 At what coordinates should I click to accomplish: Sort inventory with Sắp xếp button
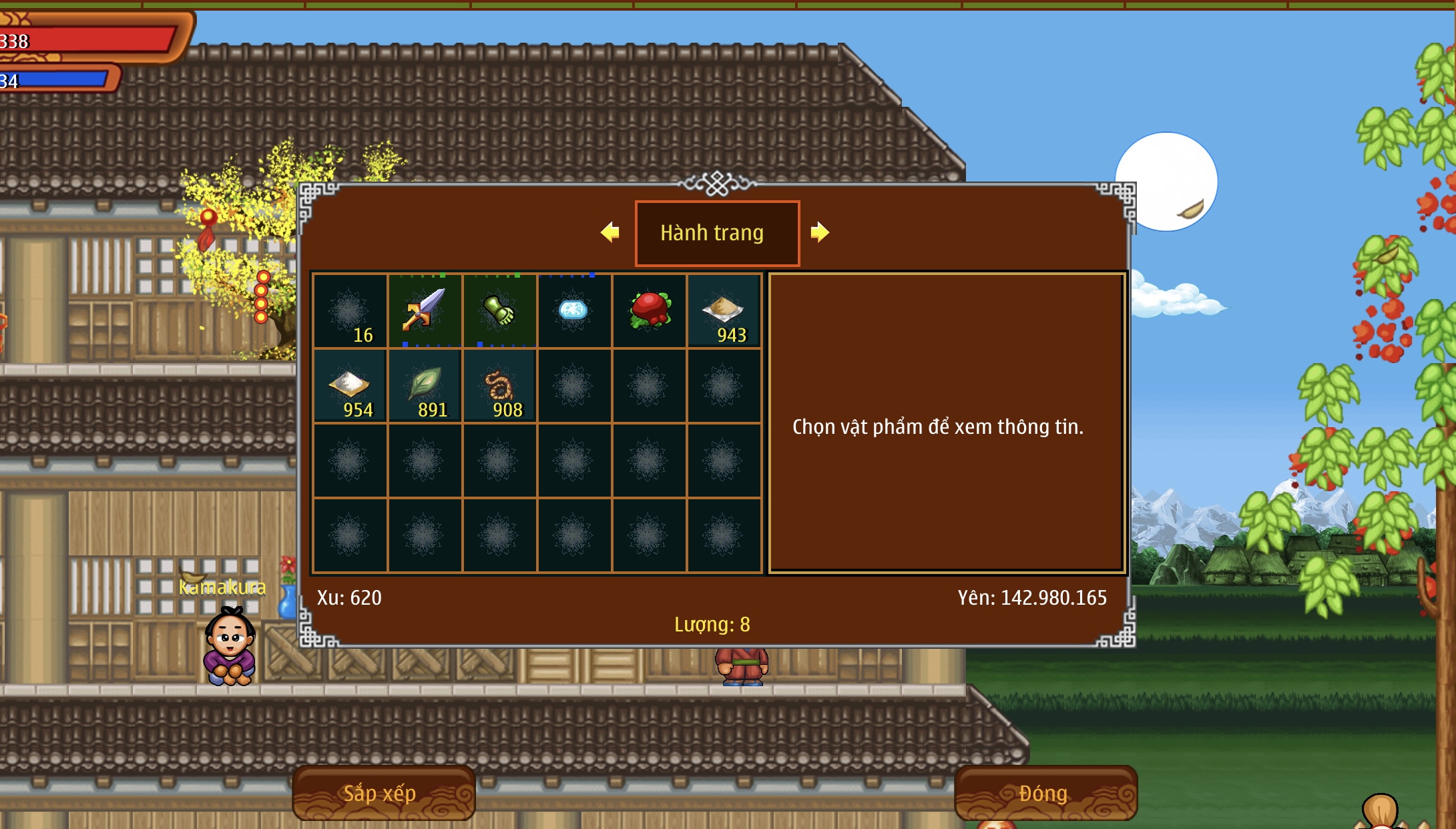(383, 793)
